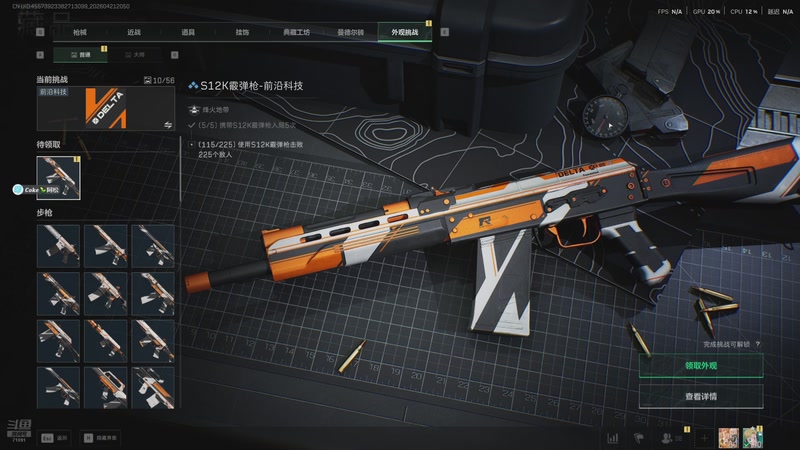Image resolution: width=800 pixels, height=450 pixels.
Task: Switch to the 枪械 tab
Action: (x=79, y=33)
